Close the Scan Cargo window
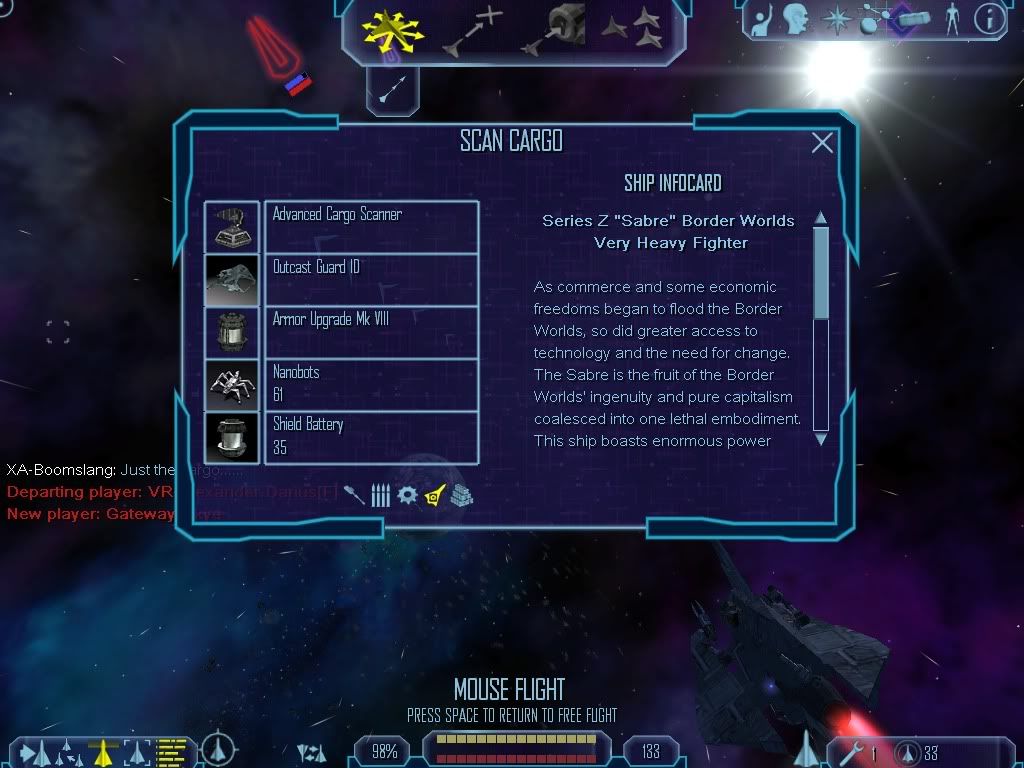Screen dimensions: 1024x768 [822, 143]
